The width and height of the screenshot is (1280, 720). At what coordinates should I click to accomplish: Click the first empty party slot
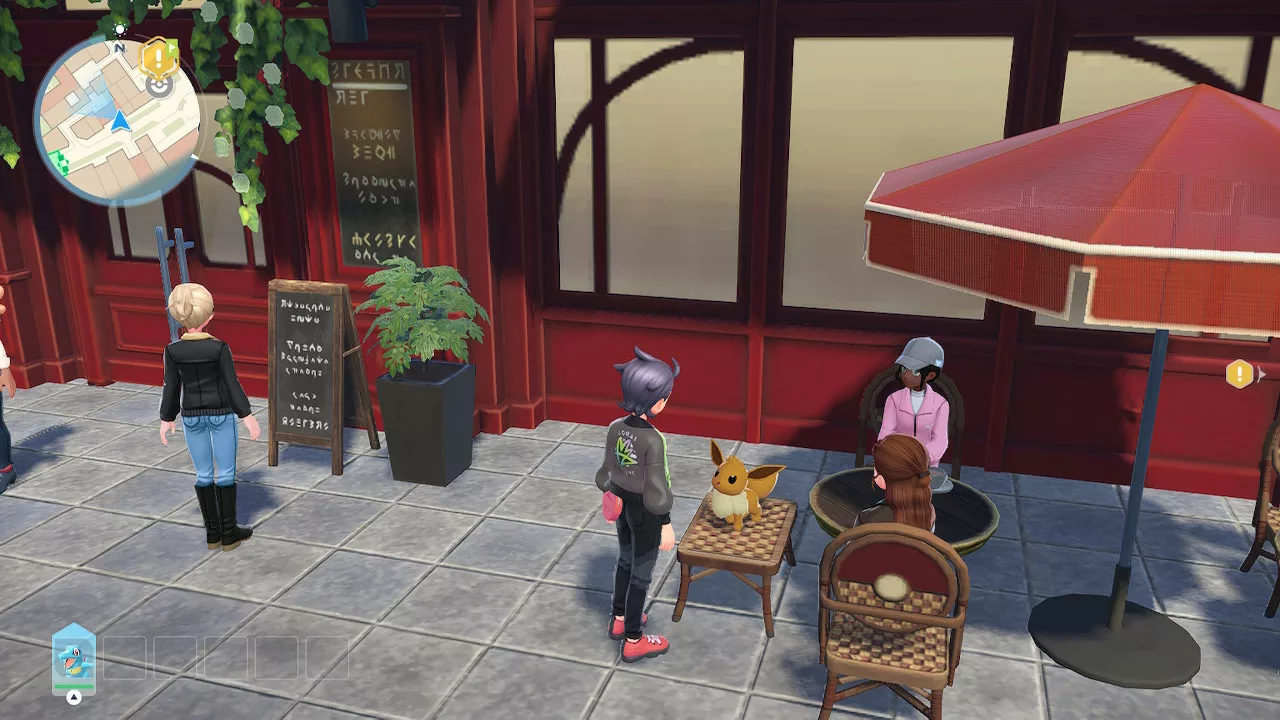click(124, 657)
